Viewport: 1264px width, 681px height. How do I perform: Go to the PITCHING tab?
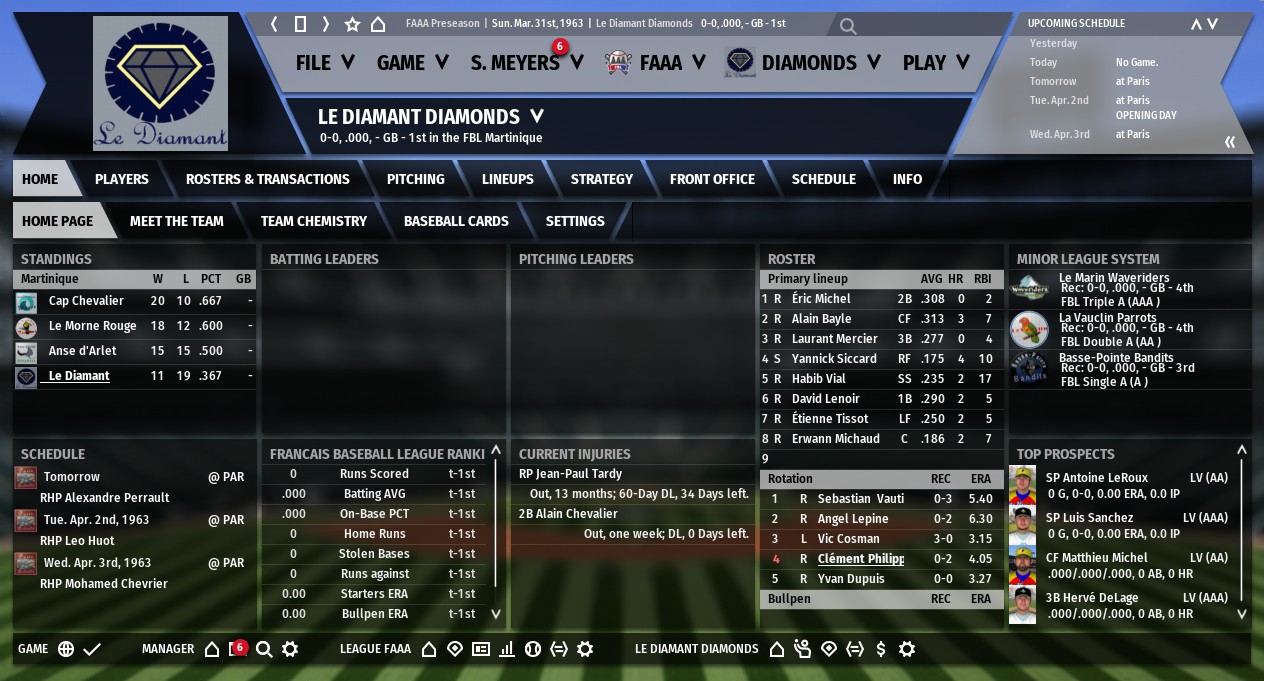click(415, 179)
